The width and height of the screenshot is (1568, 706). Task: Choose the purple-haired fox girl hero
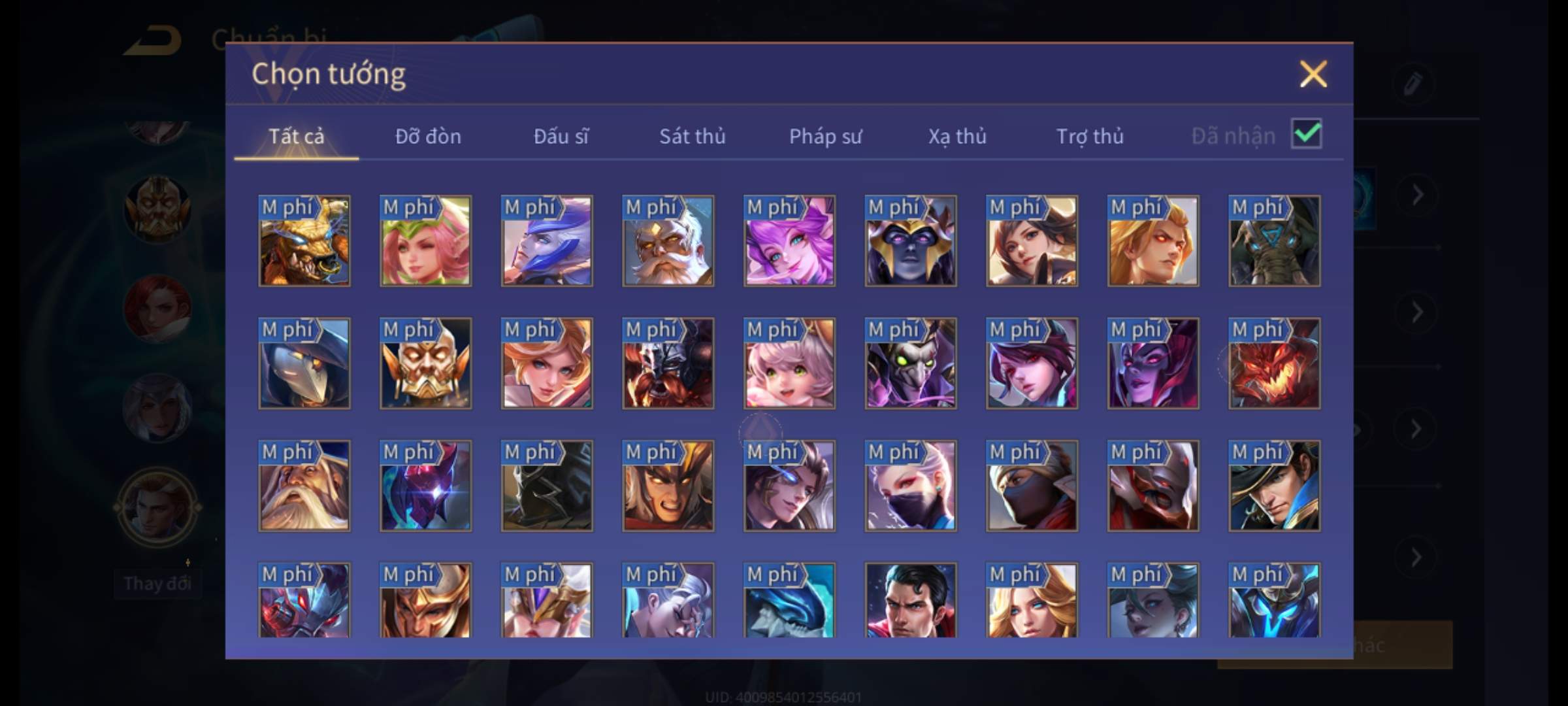(x=789, y=241)
